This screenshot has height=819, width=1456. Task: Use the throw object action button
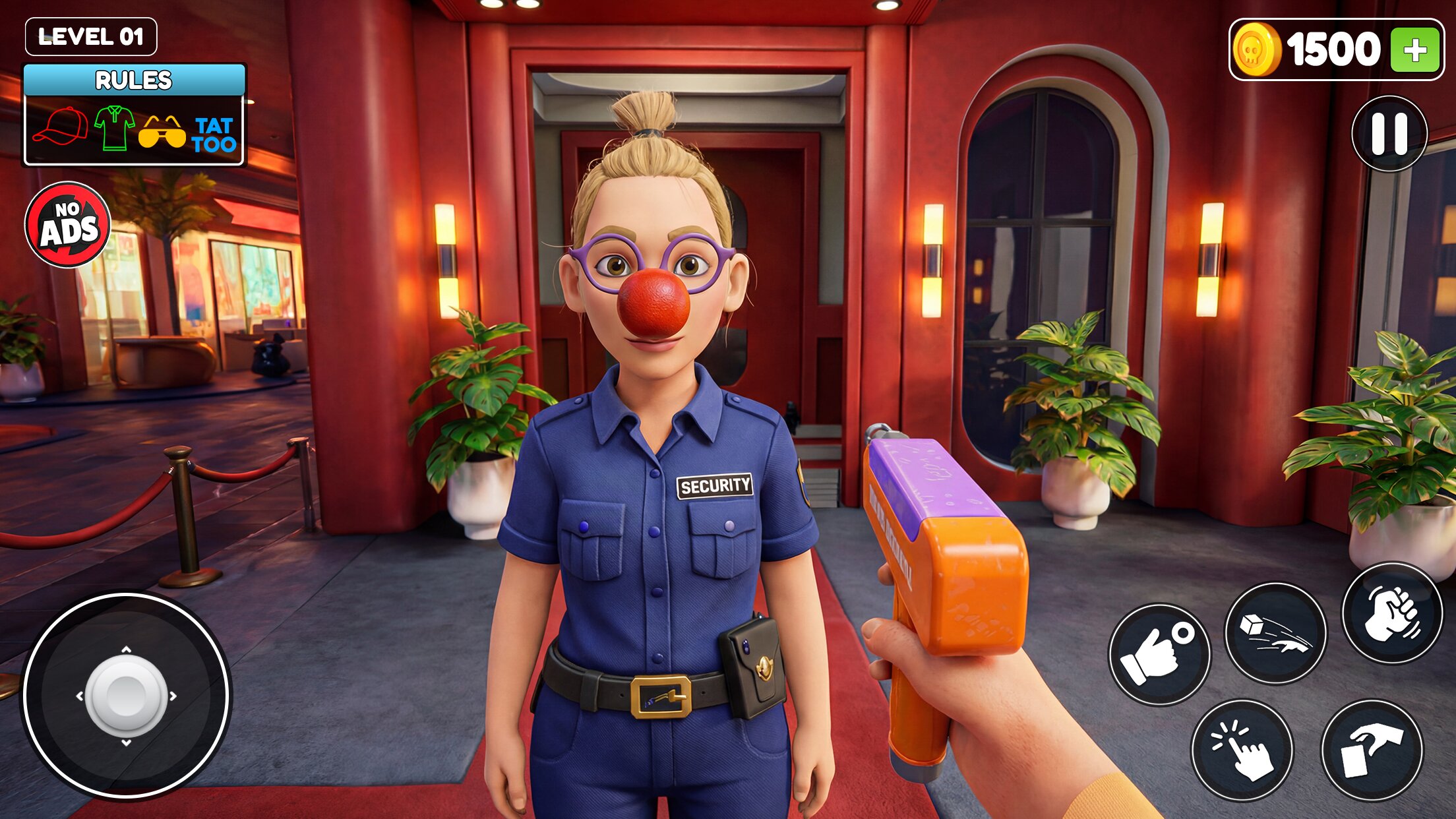click(1275, 633)
